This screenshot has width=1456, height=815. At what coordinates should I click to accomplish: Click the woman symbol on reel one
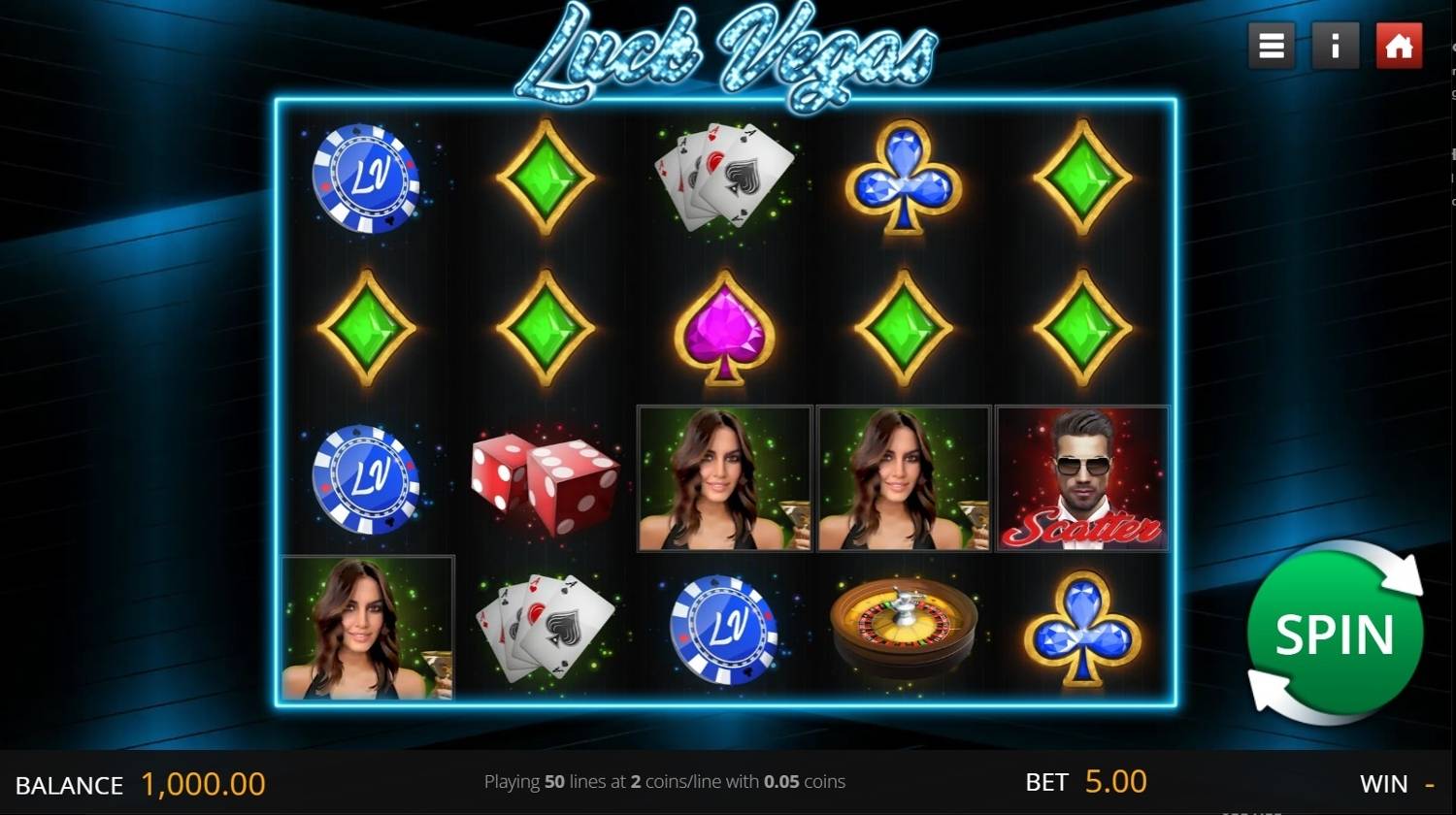(x=367, y=628)
